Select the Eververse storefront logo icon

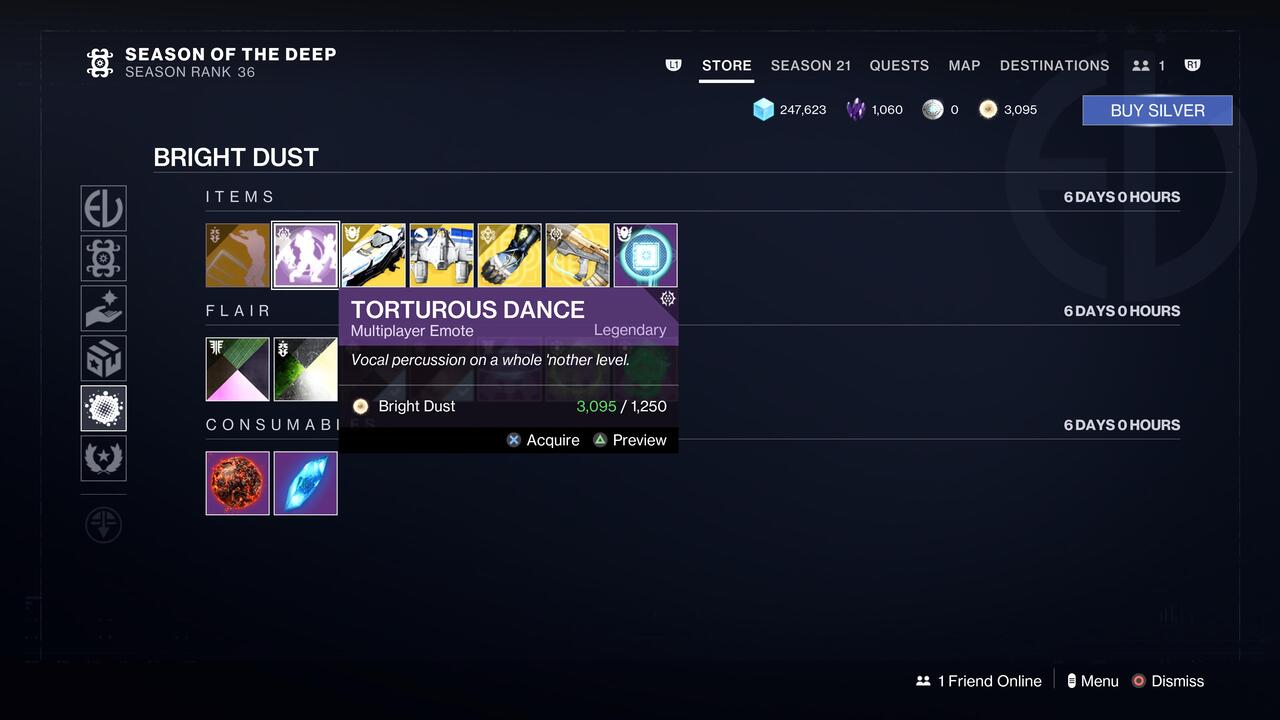click(104, 208)
